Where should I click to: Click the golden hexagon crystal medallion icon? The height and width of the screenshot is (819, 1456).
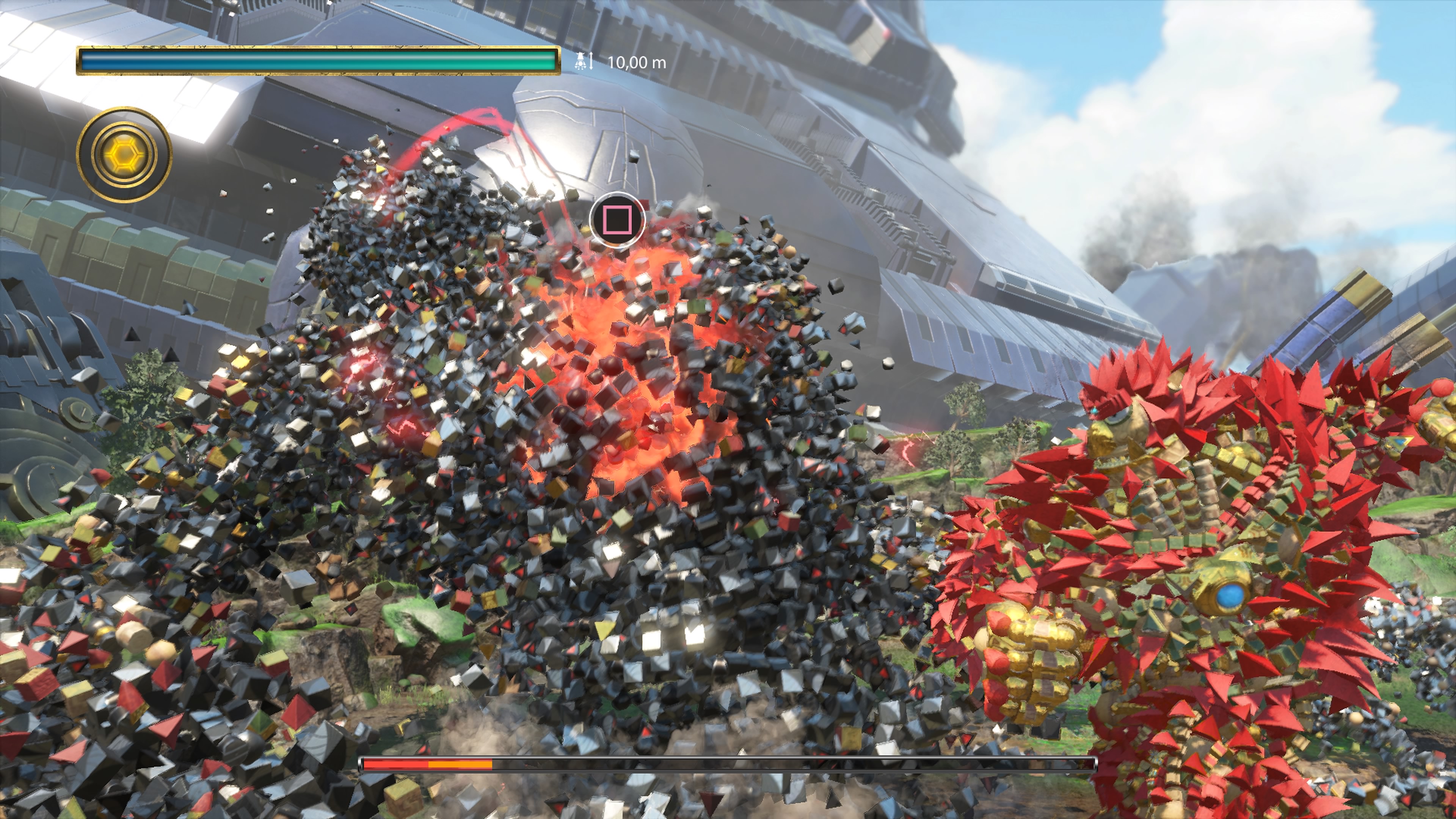click(124, 154)
